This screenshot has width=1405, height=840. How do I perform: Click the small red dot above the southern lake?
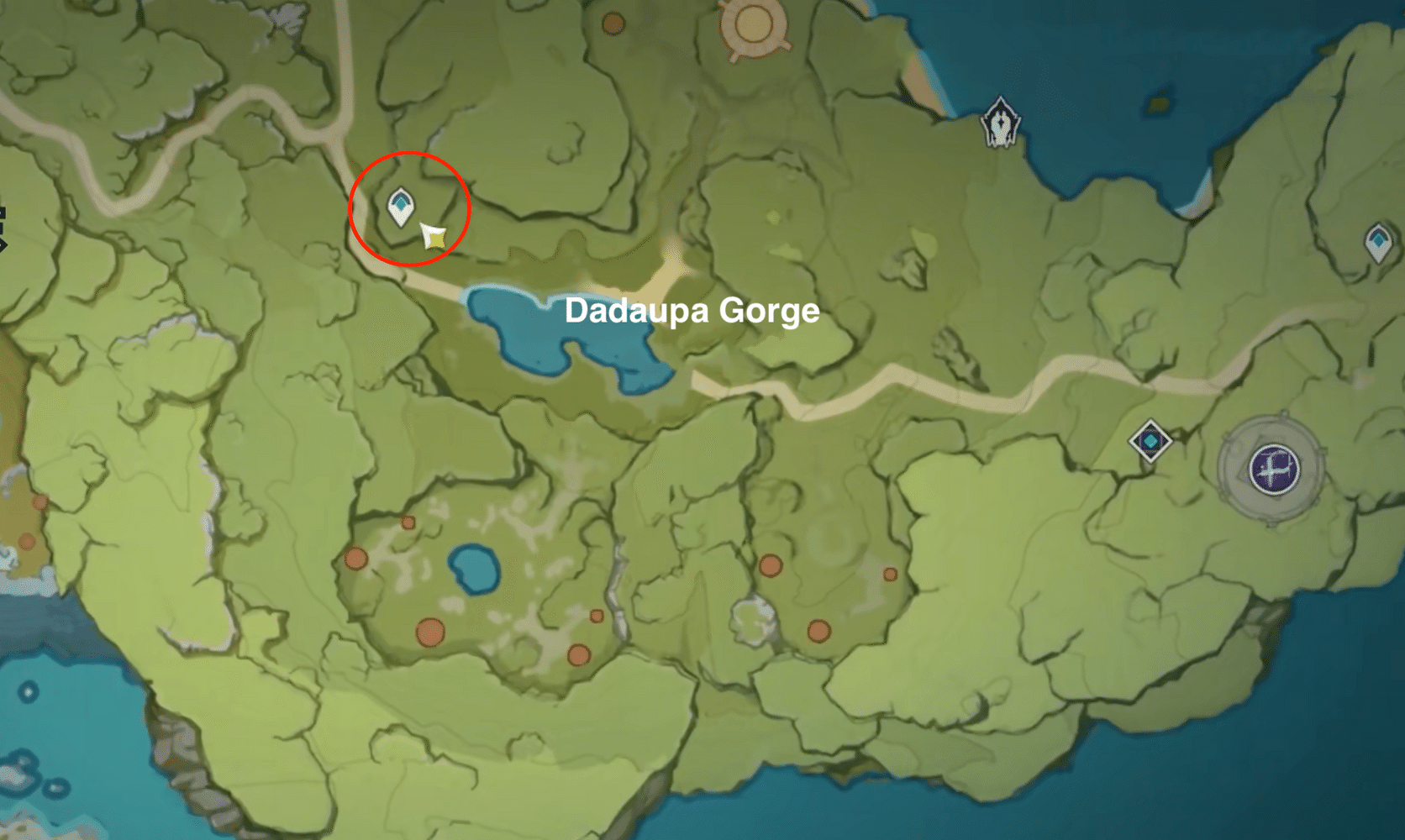[x=408, y=522]
